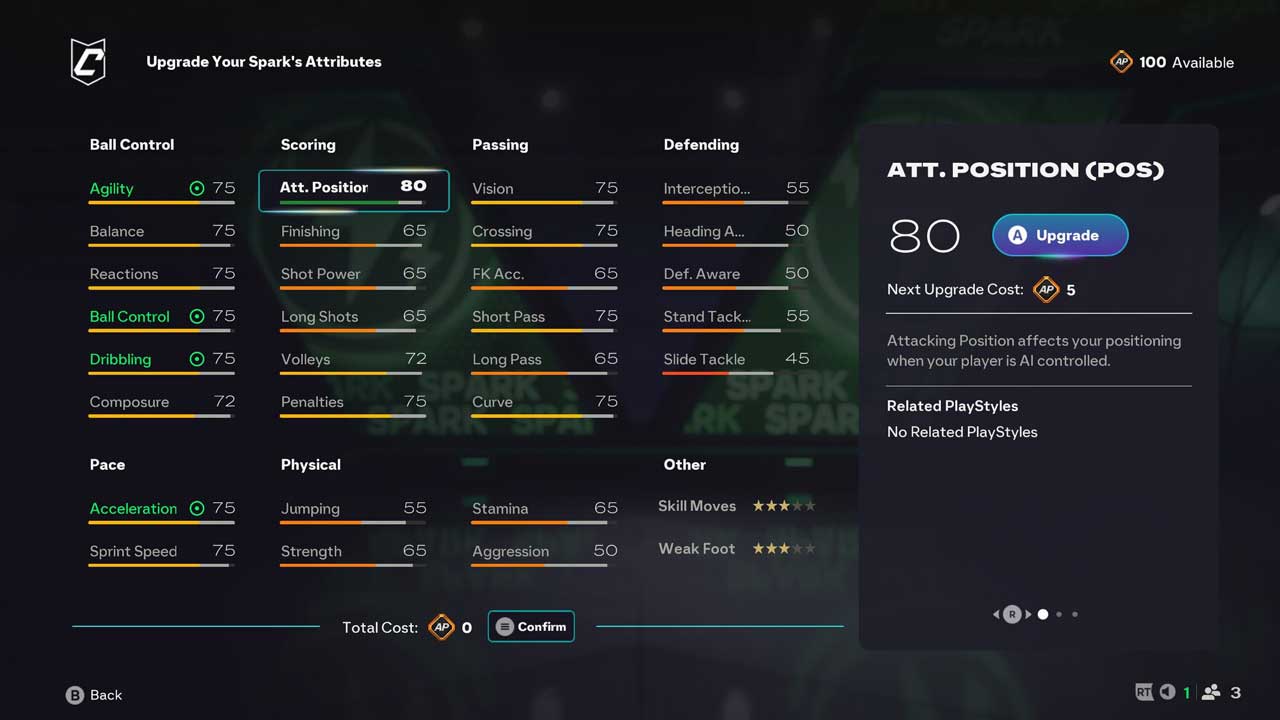The width and height of the screenshot is (1280, 720).
Task: Choose the Finishing attribute
Action: pos(353,232)
